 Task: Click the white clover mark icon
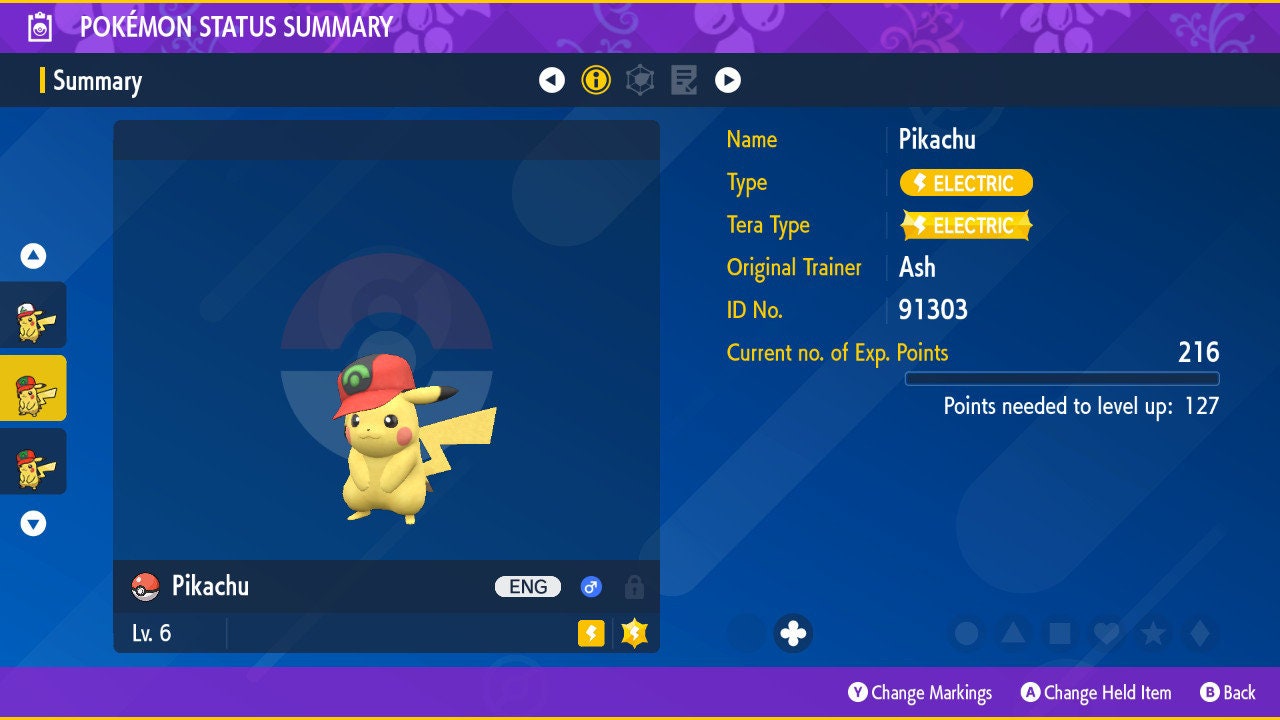[x=793, y=633]
